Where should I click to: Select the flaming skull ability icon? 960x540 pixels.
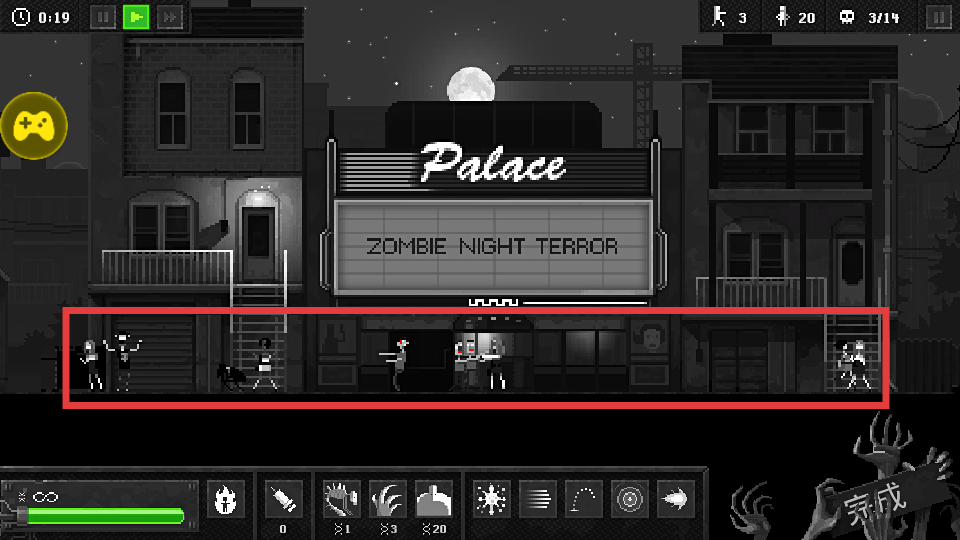225,499
